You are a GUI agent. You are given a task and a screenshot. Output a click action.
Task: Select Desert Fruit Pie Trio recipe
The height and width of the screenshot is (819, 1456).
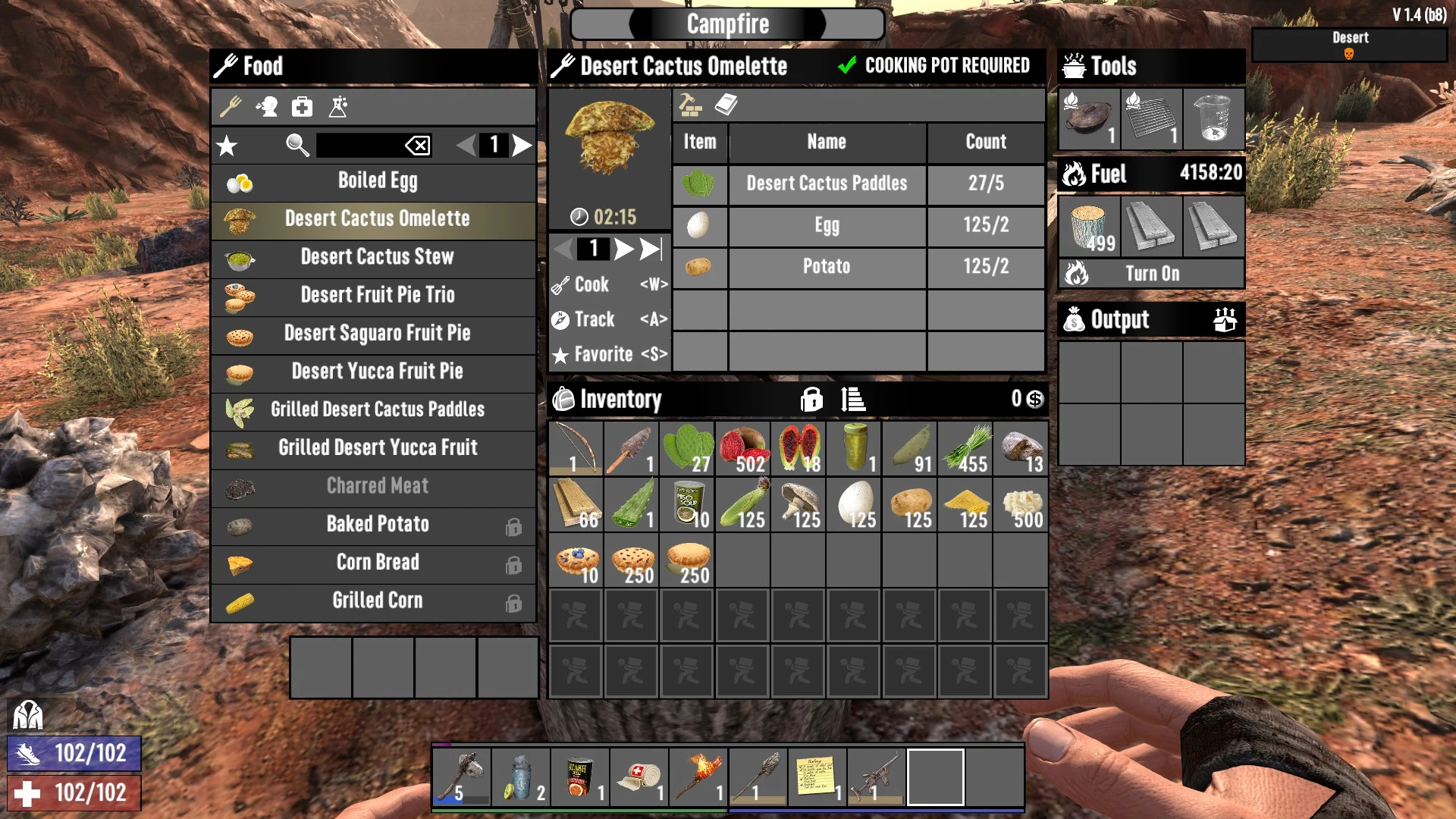(x=377, y=295)
